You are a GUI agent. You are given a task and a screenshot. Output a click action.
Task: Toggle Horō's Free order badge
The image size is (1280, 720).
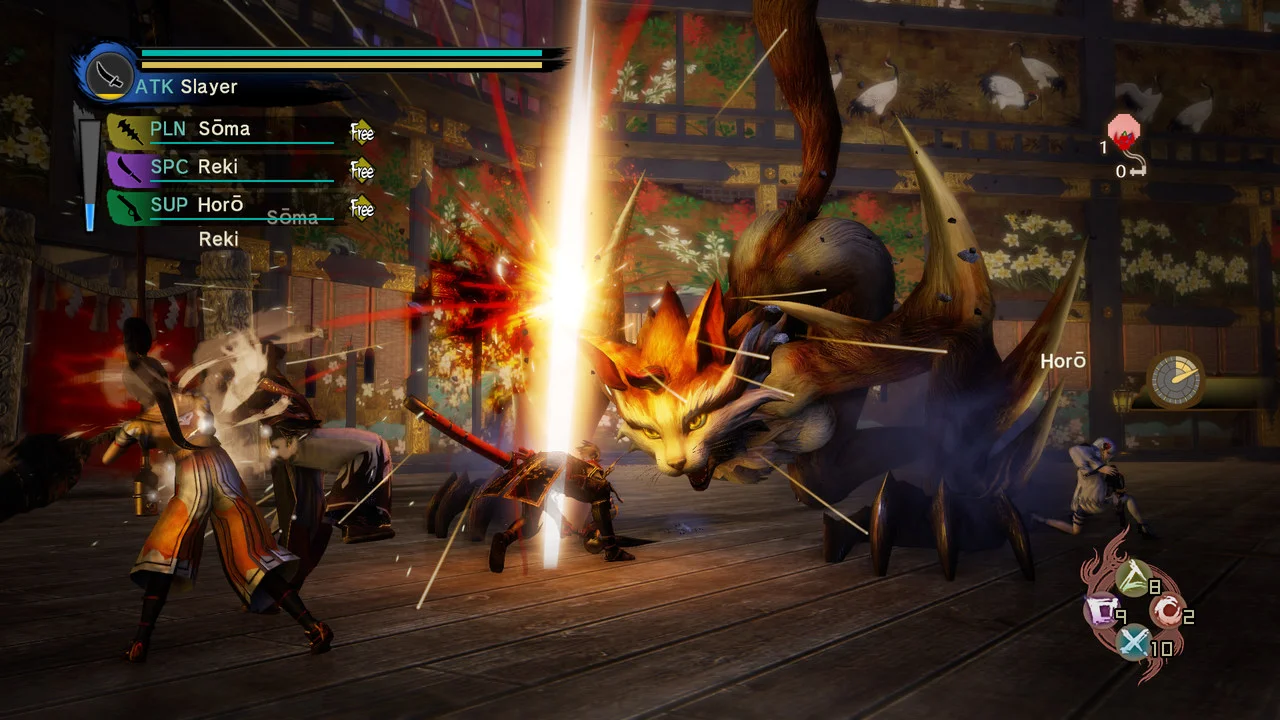360,207
